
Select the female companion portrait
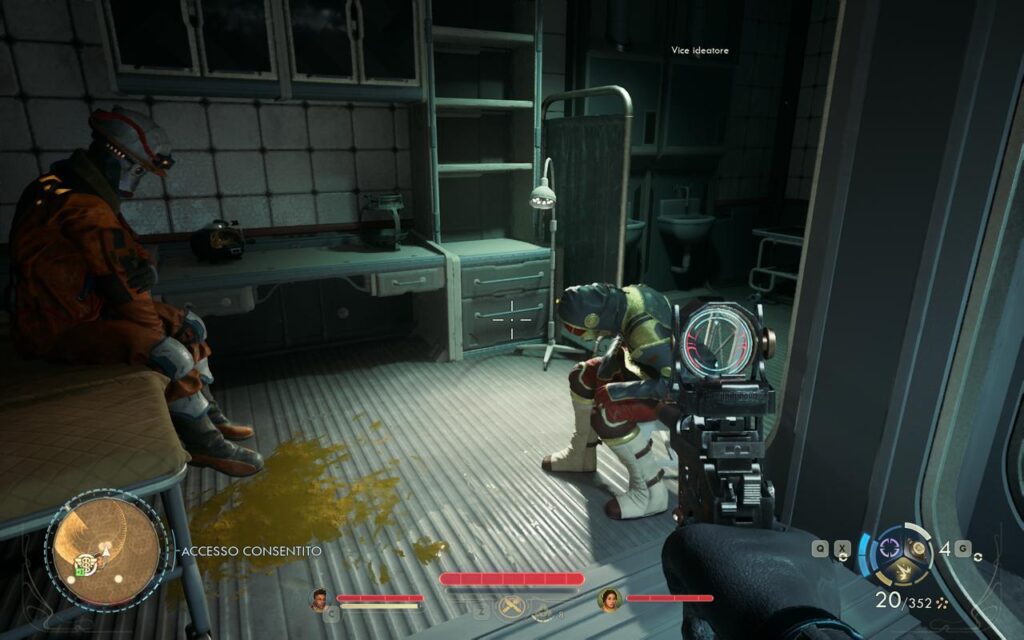[x=608, y=599]
